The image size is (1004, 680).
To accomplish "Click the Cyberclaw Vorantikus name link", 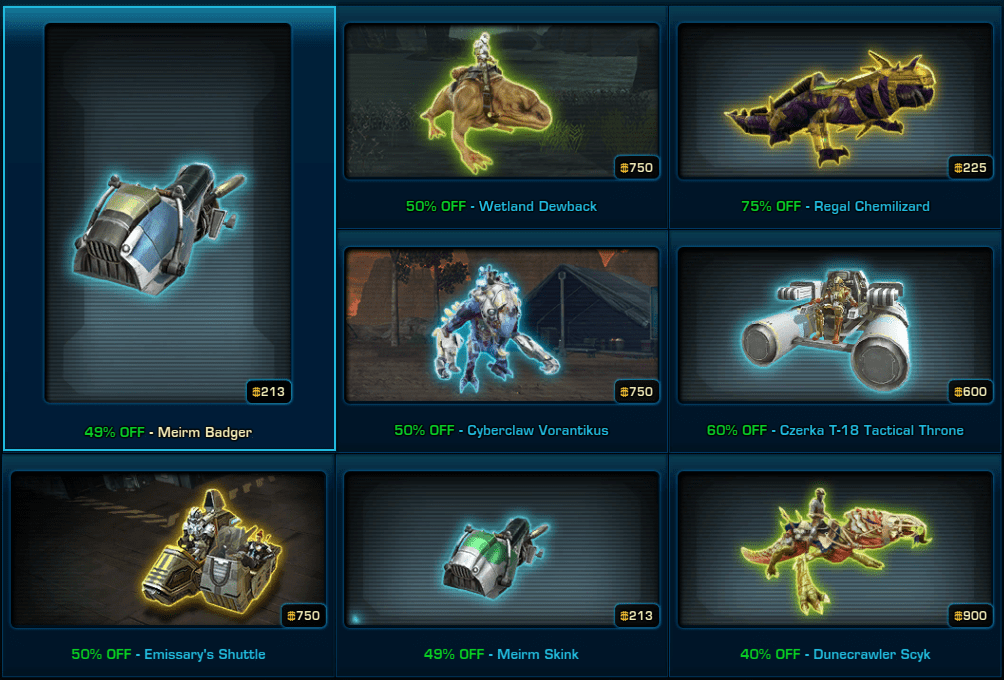I will [538, 431].
